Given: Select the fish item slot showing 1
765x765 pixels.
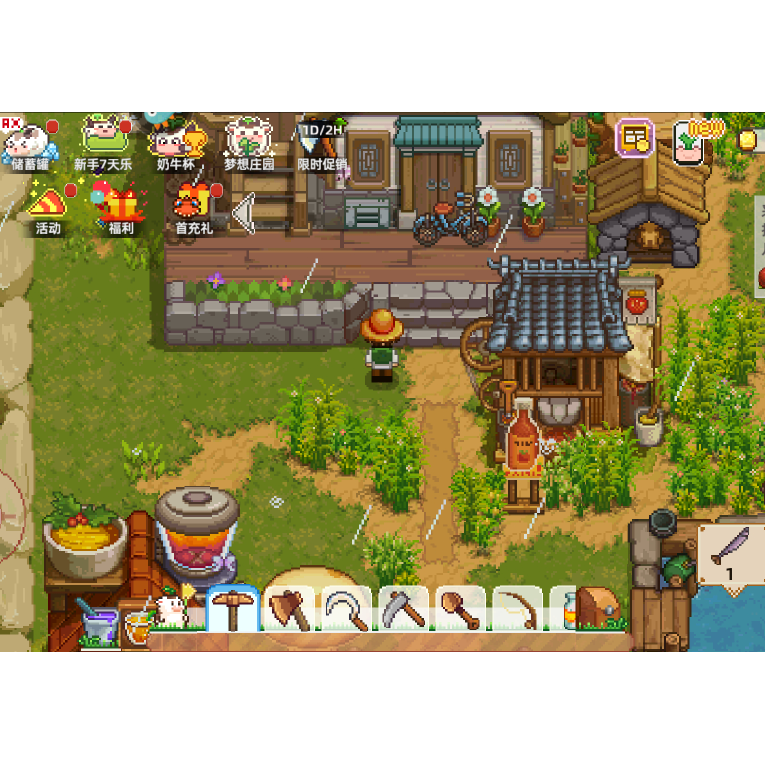Looking at the screenshot, I should tap(731, 553).
